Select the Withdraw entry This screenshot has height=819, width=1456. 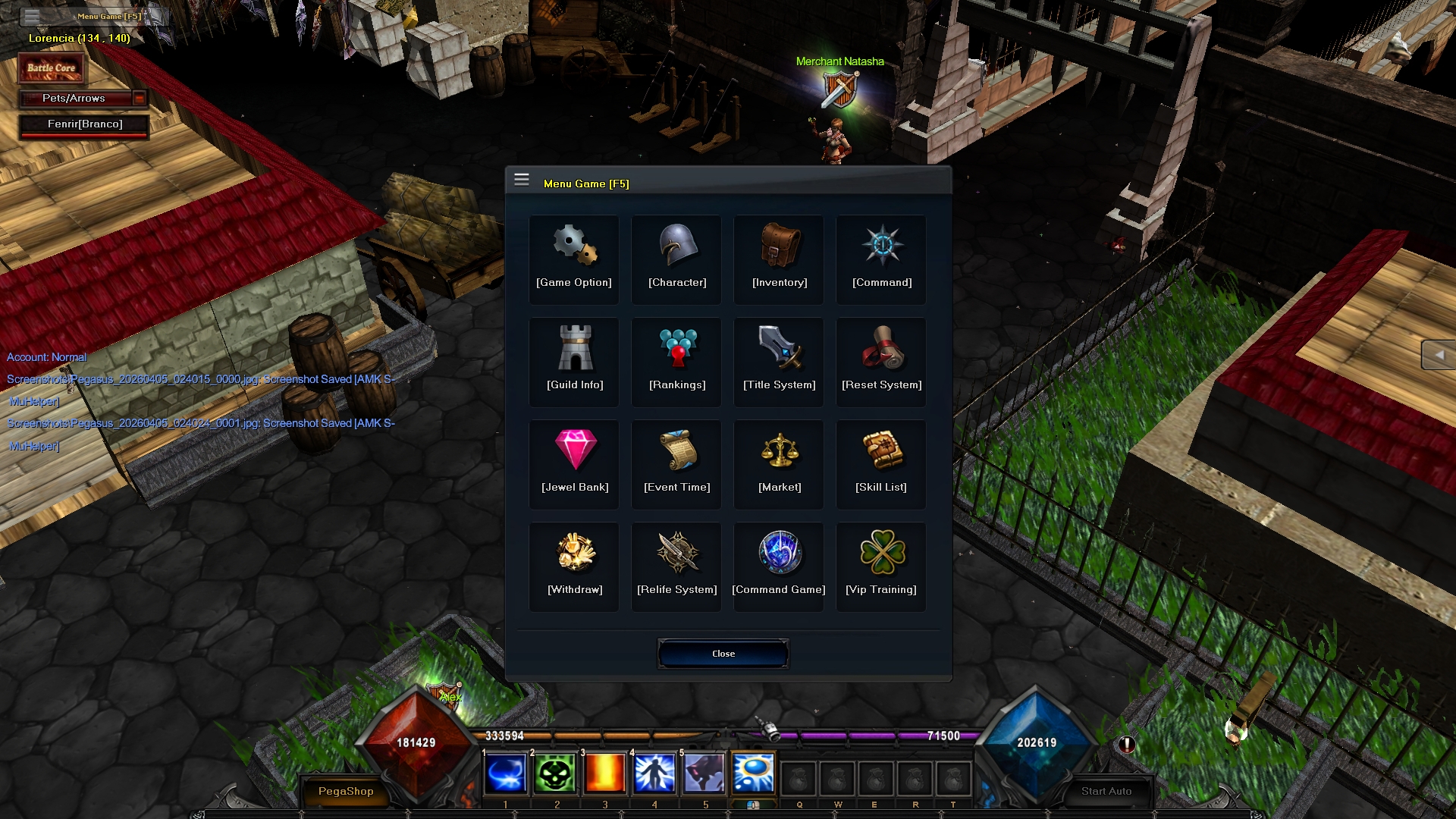pyautogui.click(x=574, y=566)
